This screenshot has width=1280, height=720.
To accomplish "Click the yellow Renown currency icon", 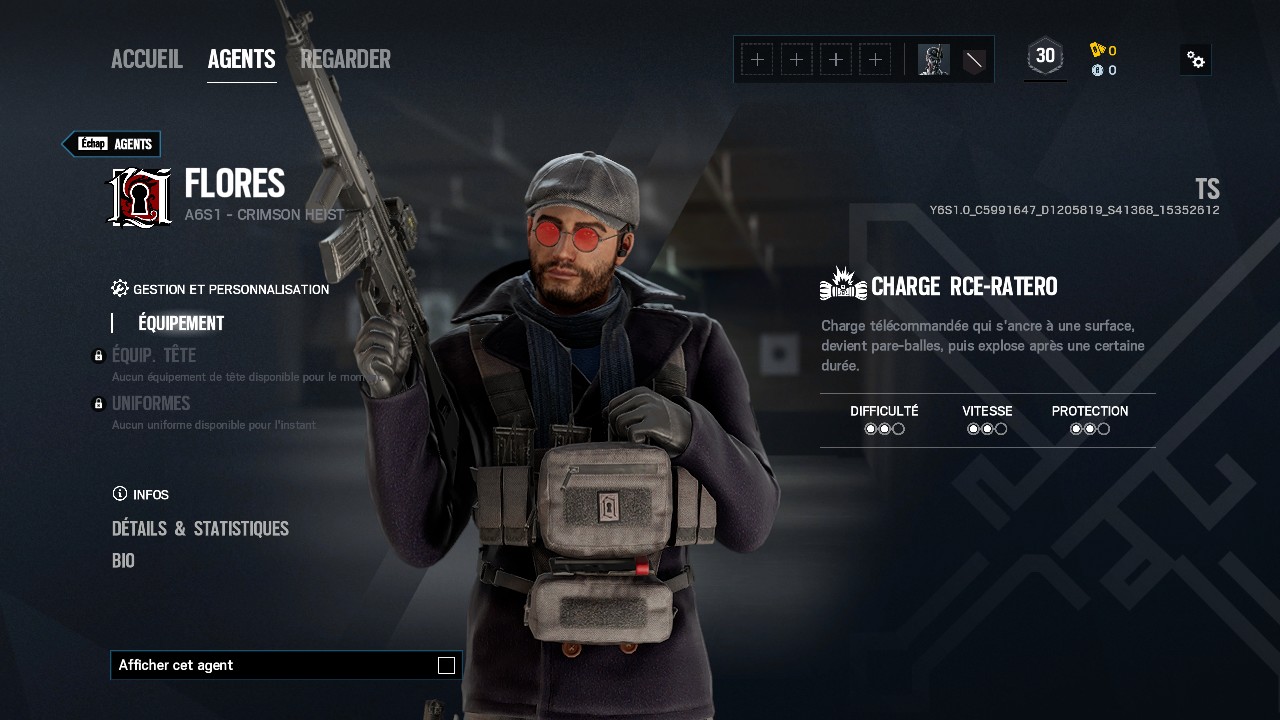I will (1098, 50).
